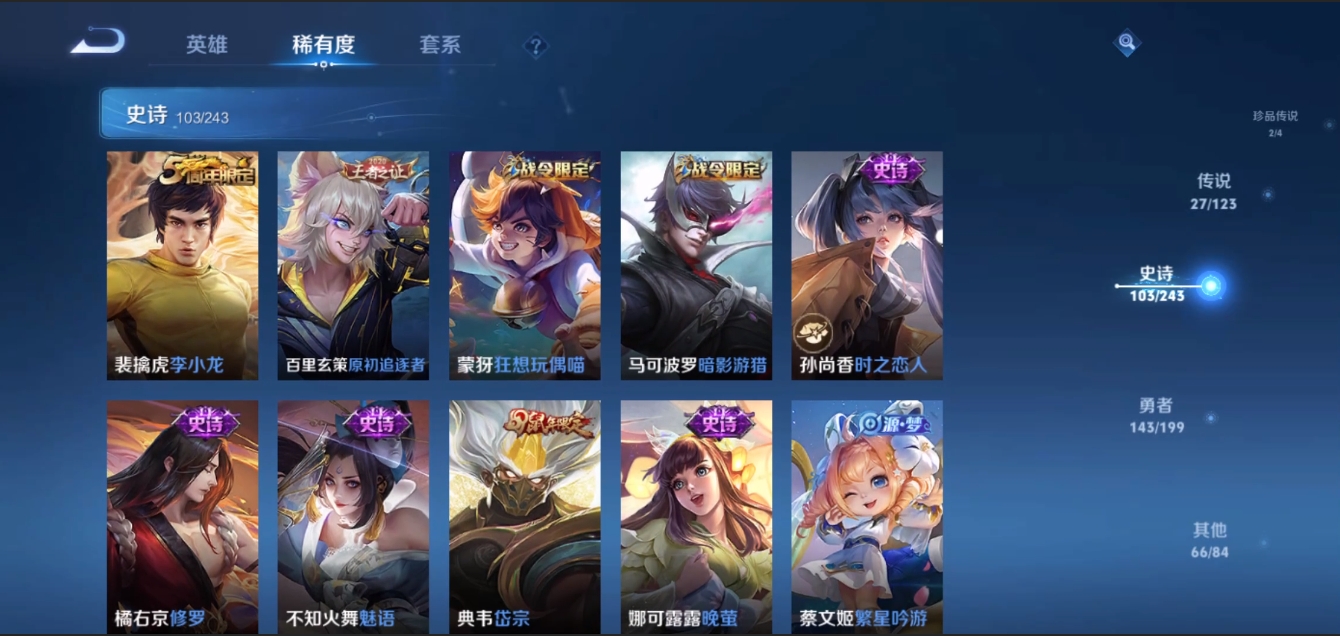Select the 蒙犽 狂想玩偶喵 skin card
Screen dimensions: 1340x636
pos(525,266)
